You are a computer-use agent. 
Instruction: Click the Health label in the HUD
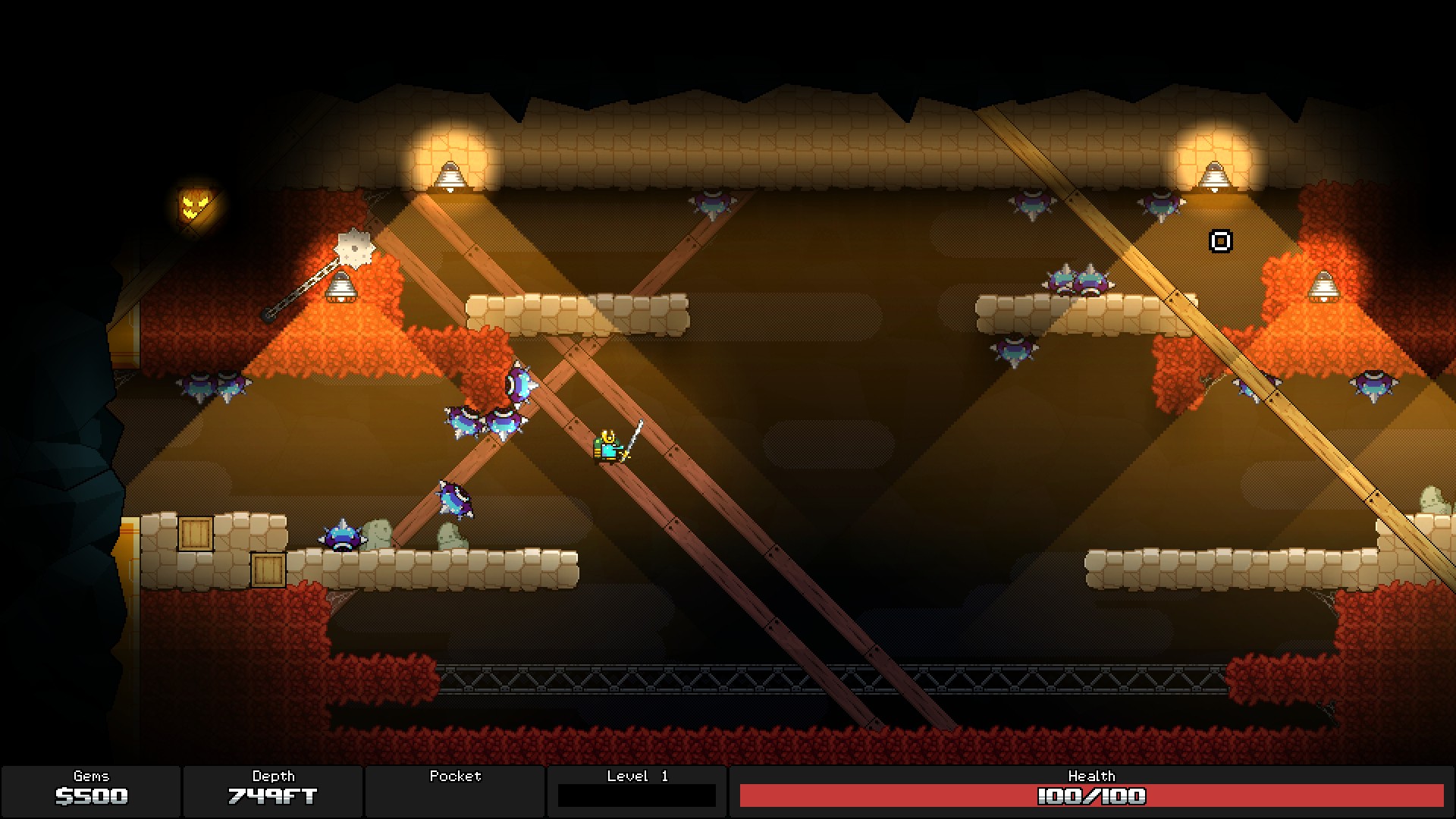pos(1093,776)
